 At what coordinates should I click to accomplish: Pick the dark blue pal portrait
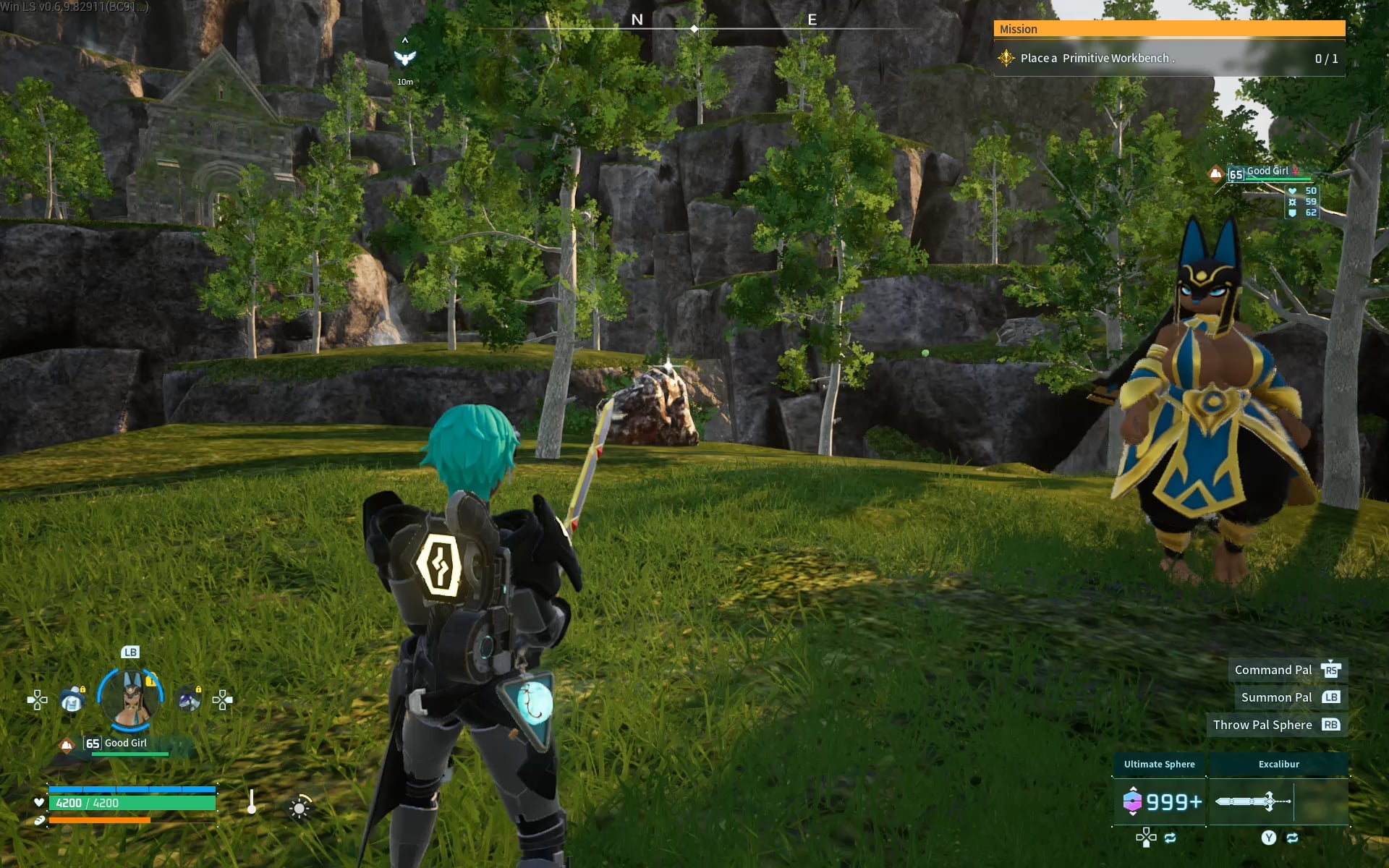point(189,700)
